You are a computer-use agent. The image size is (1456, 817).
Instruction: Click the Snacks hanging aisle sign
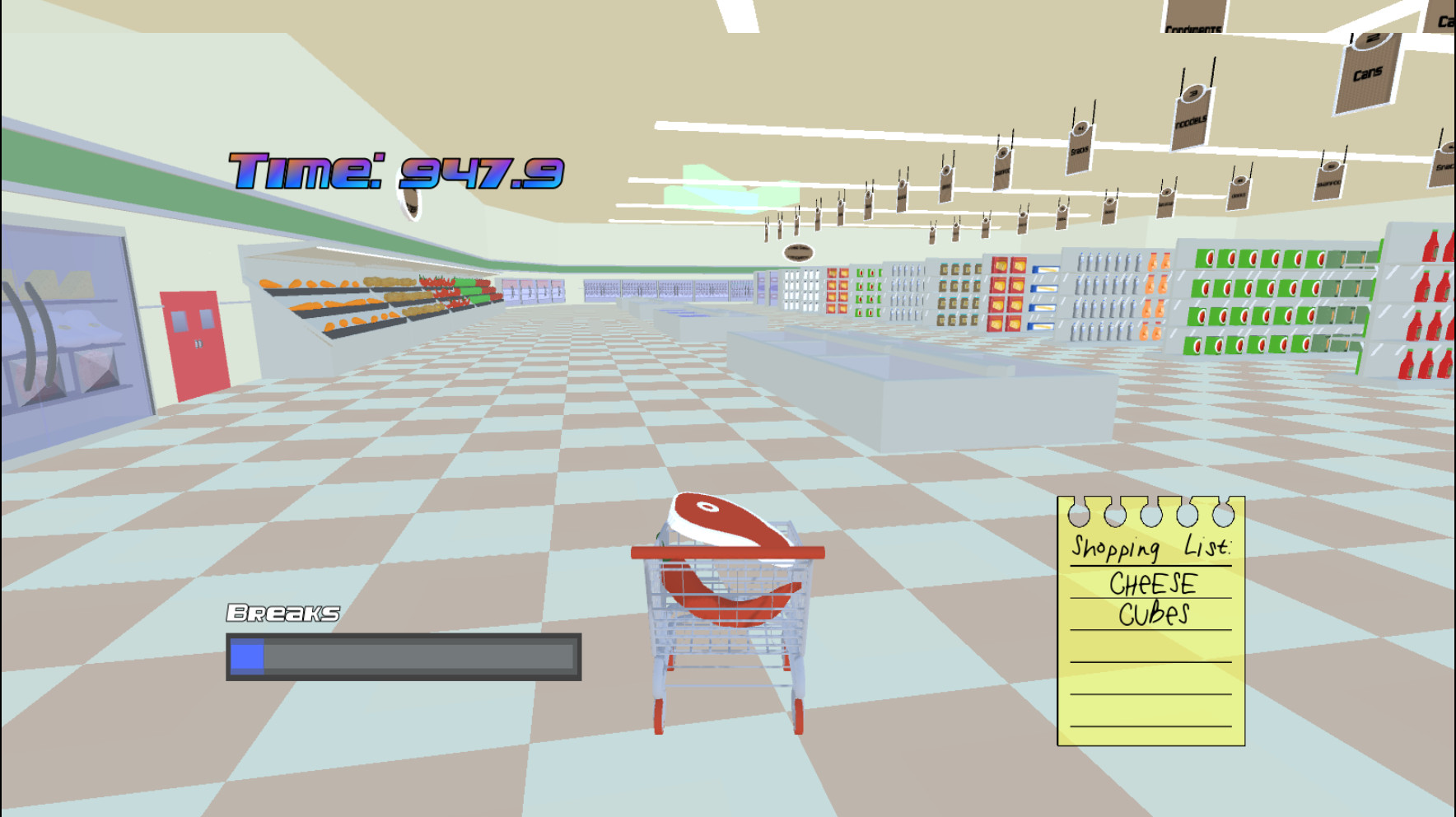point(1081,151)
